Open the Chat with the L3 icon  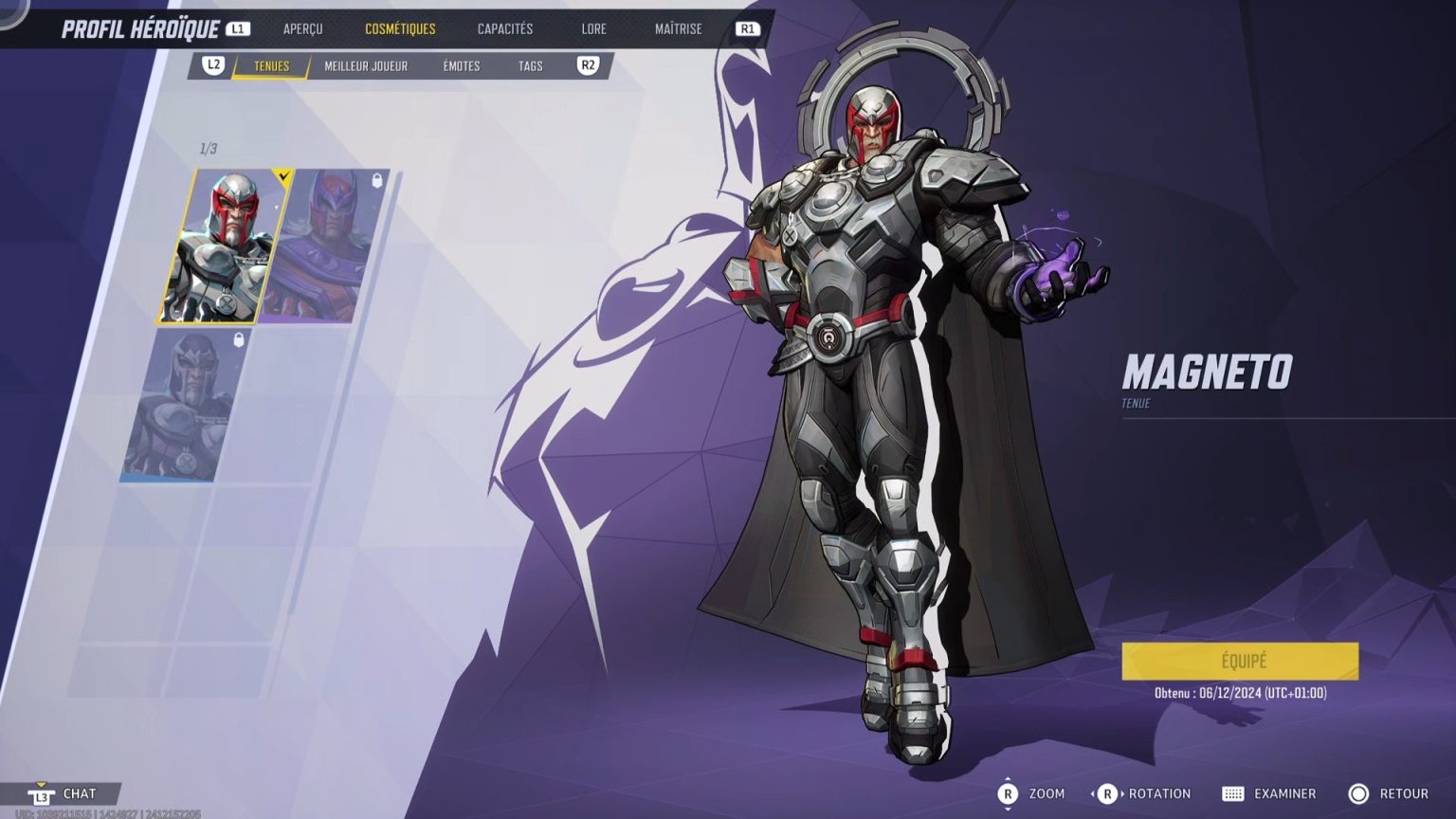pyautogui.click(x=40, y=793)
